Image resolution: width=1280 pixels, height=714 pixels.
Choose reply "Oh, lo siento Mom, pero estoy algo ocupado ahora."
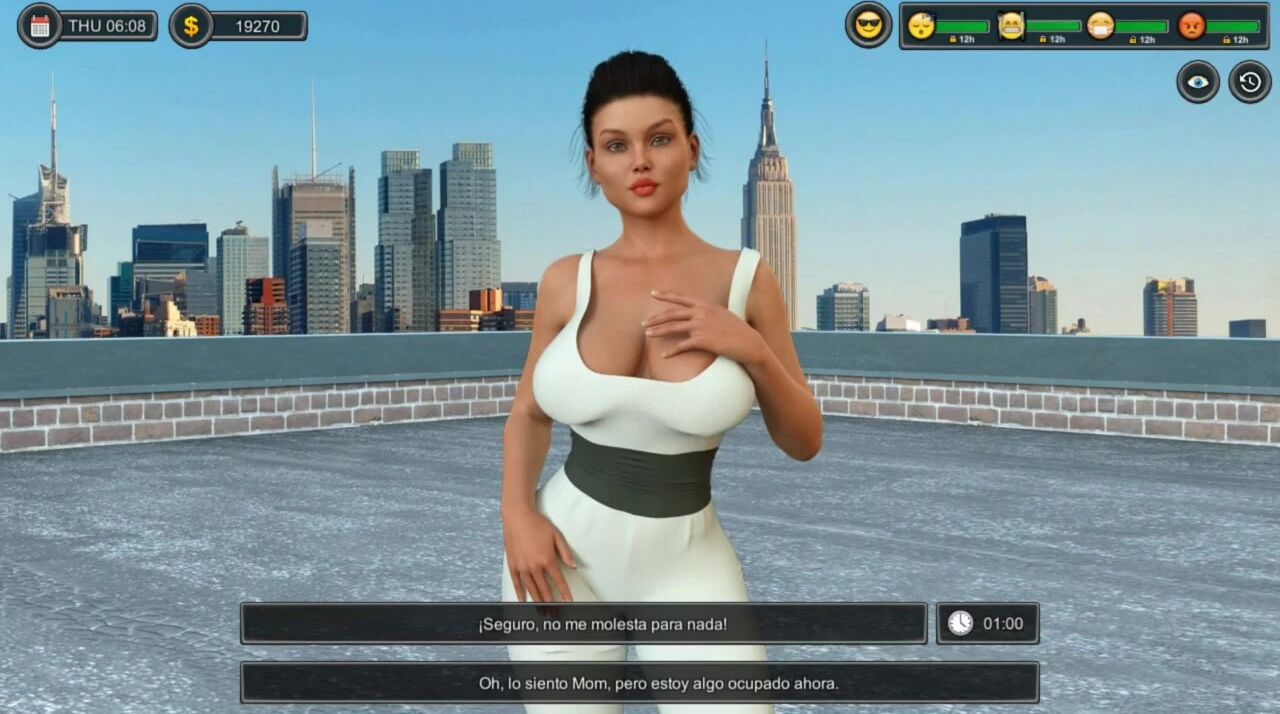[639, 683]
